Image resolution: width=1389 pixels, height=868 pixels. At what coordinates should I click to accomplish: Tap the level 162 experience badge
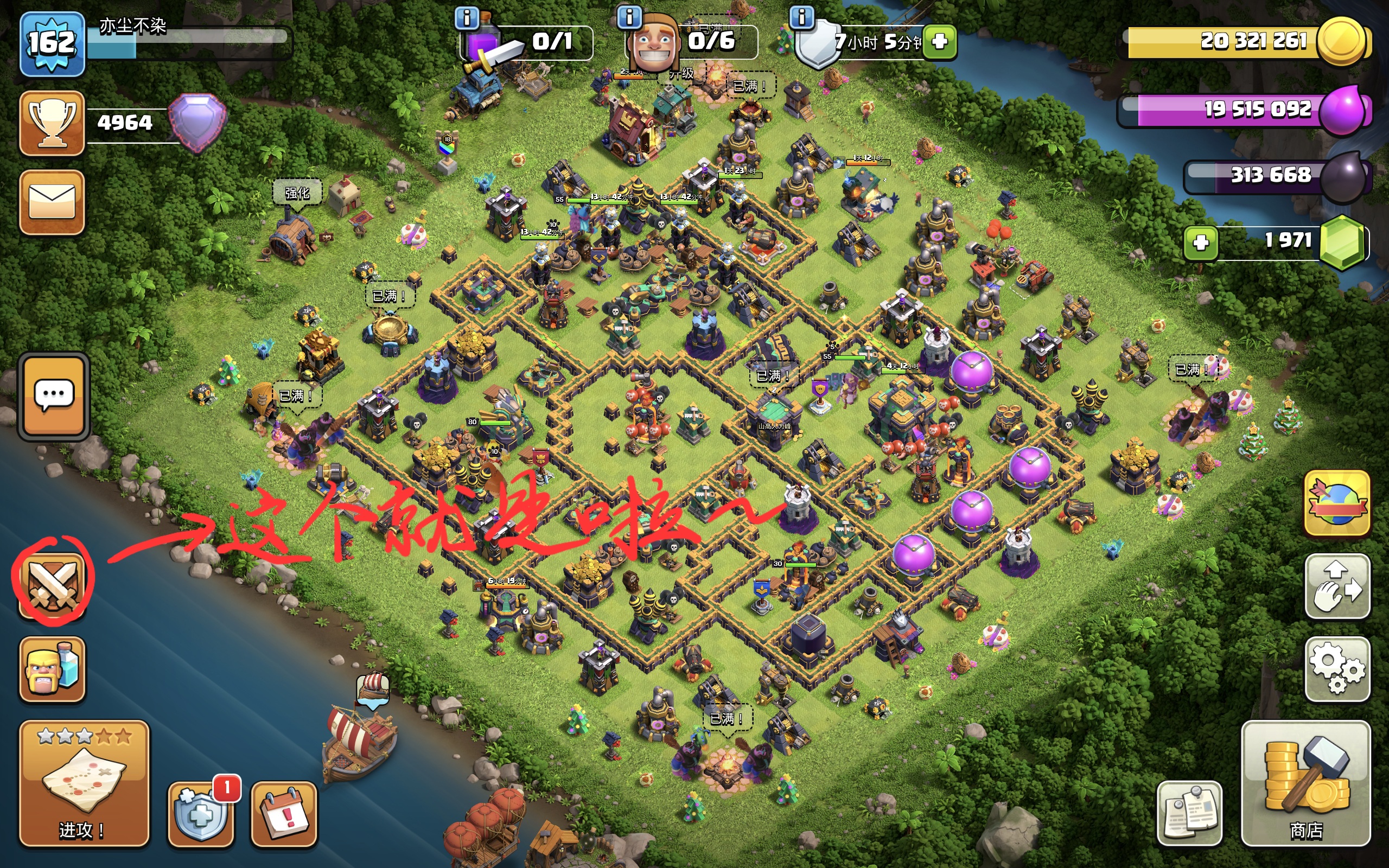tap(52, 43)
